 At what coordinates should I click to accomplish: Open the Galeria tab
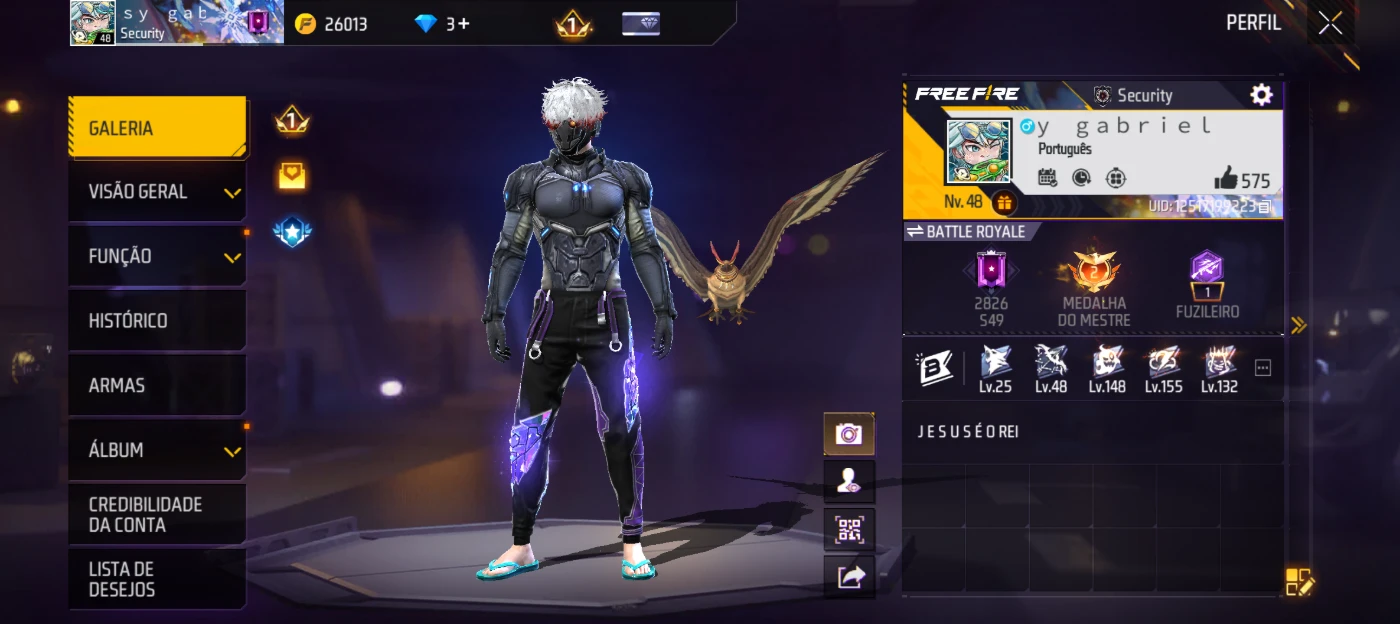point(157,128)
